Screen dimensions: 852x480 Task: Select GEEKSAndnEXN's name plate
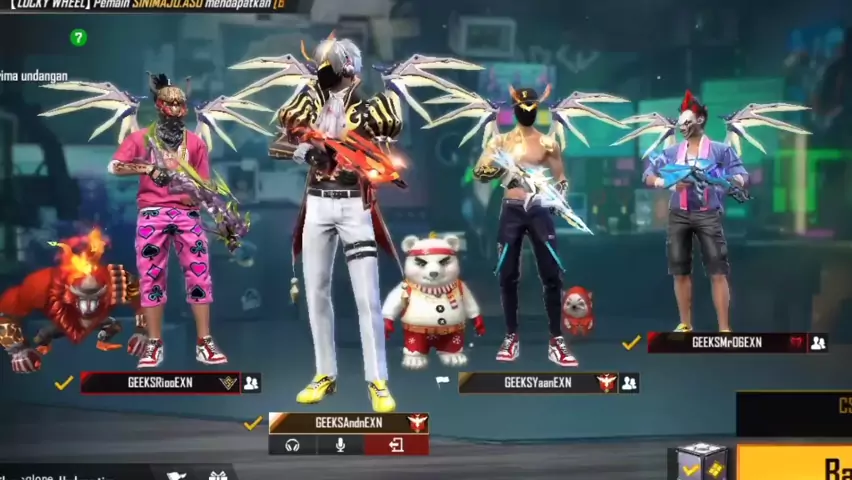click(x=348, y=423)
